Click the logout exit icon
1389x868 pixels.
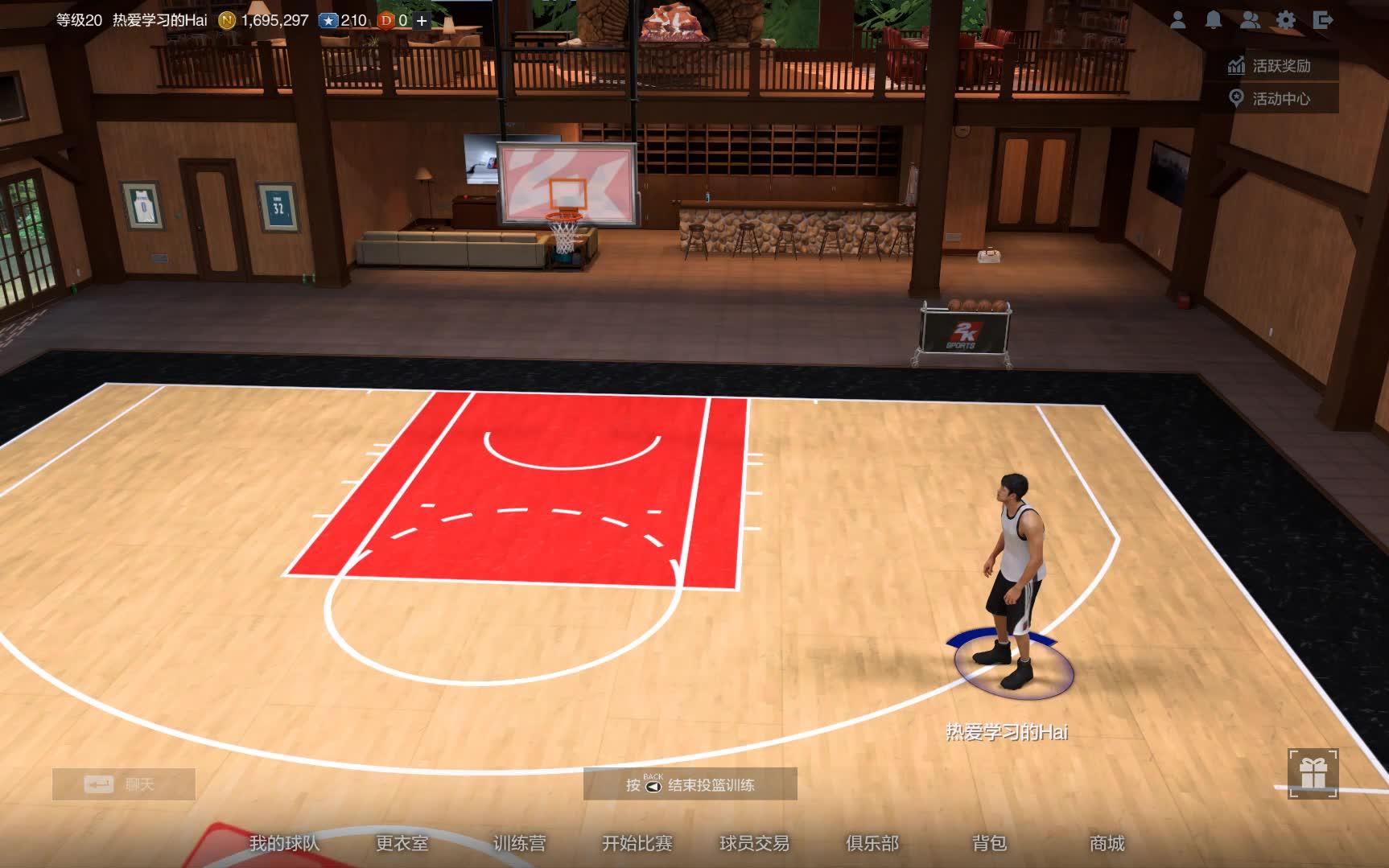click(x=1323, y=20)
